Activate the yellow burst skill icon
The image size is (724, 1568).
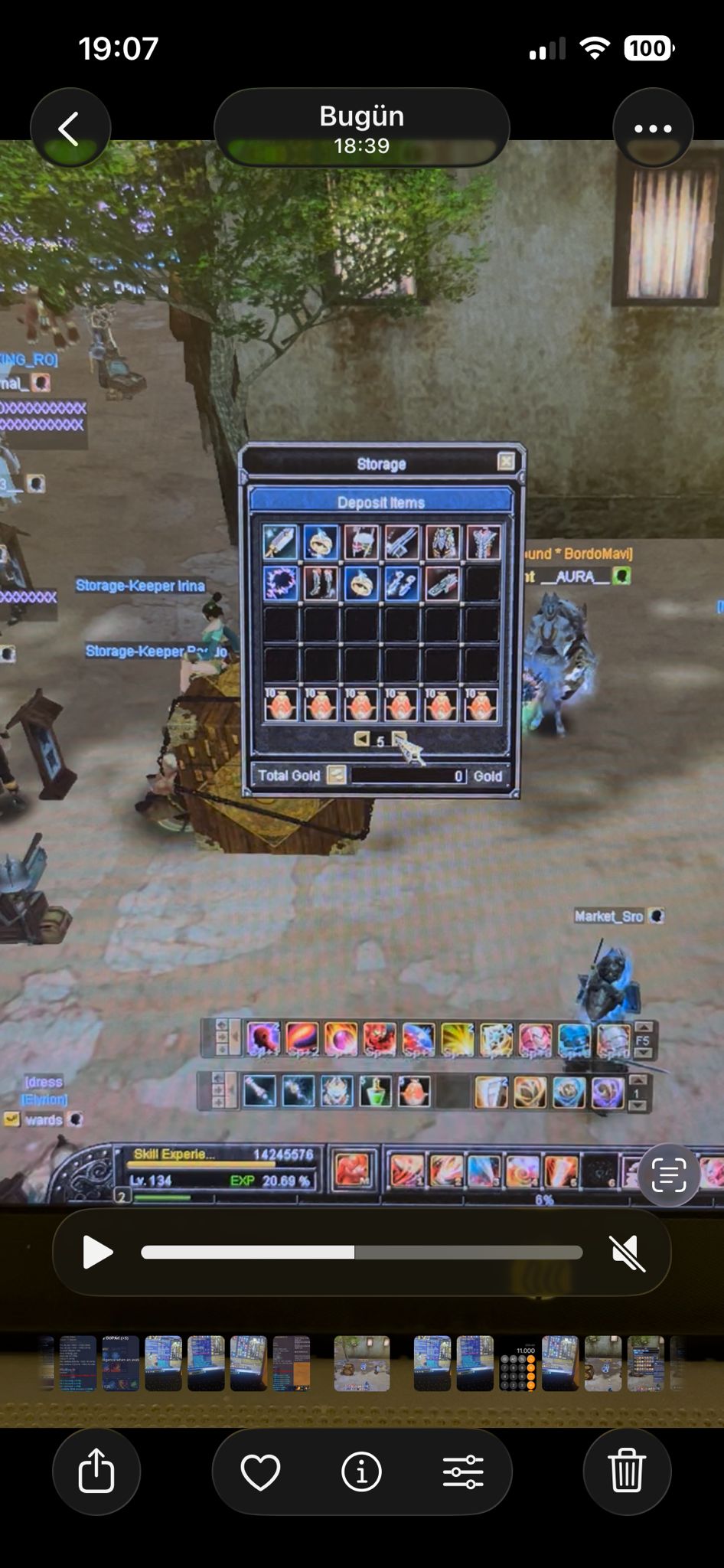[457, 1039]
